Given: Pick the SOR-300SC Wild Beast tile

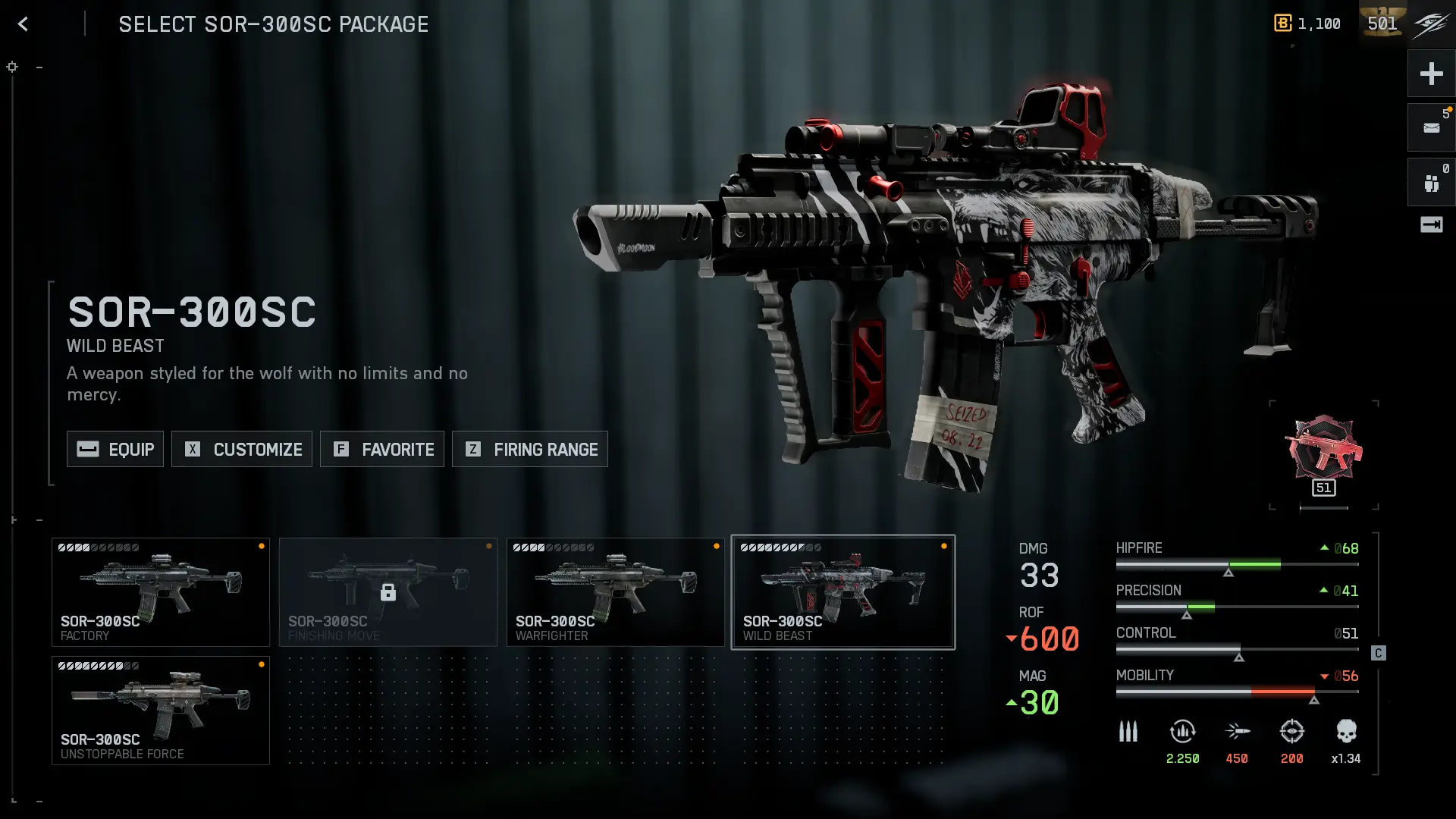Looking at the screenshot, I should tap(843, 592).
